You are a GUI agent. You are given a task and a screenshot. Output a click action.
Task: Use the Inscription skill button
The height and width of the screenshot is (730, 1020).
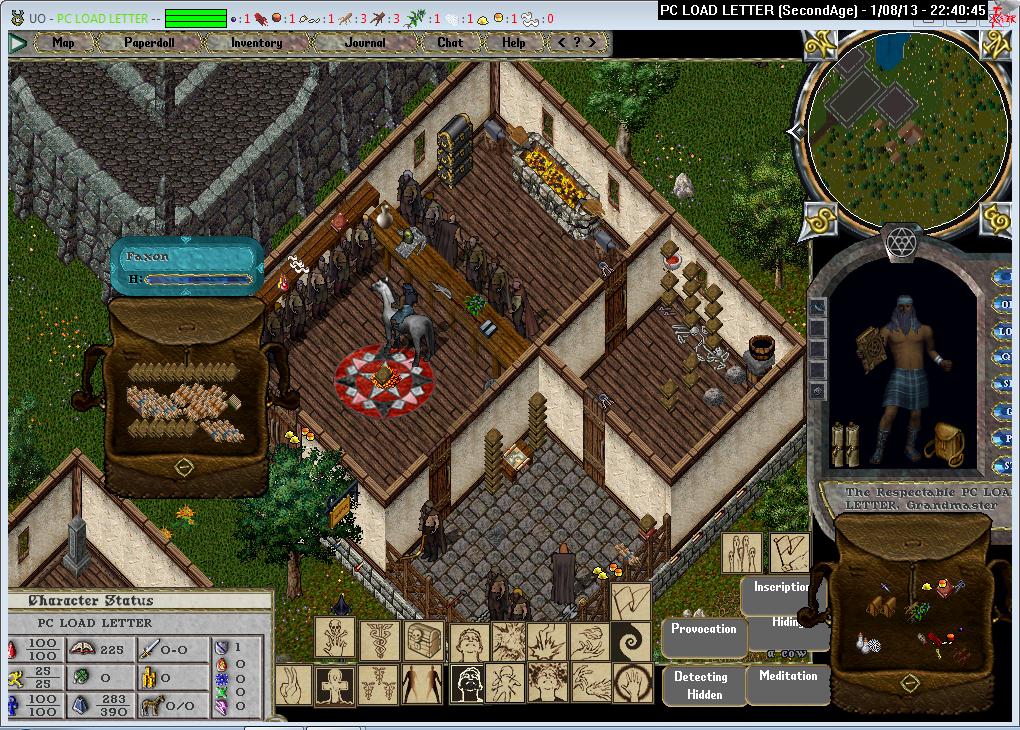point(781,590)
